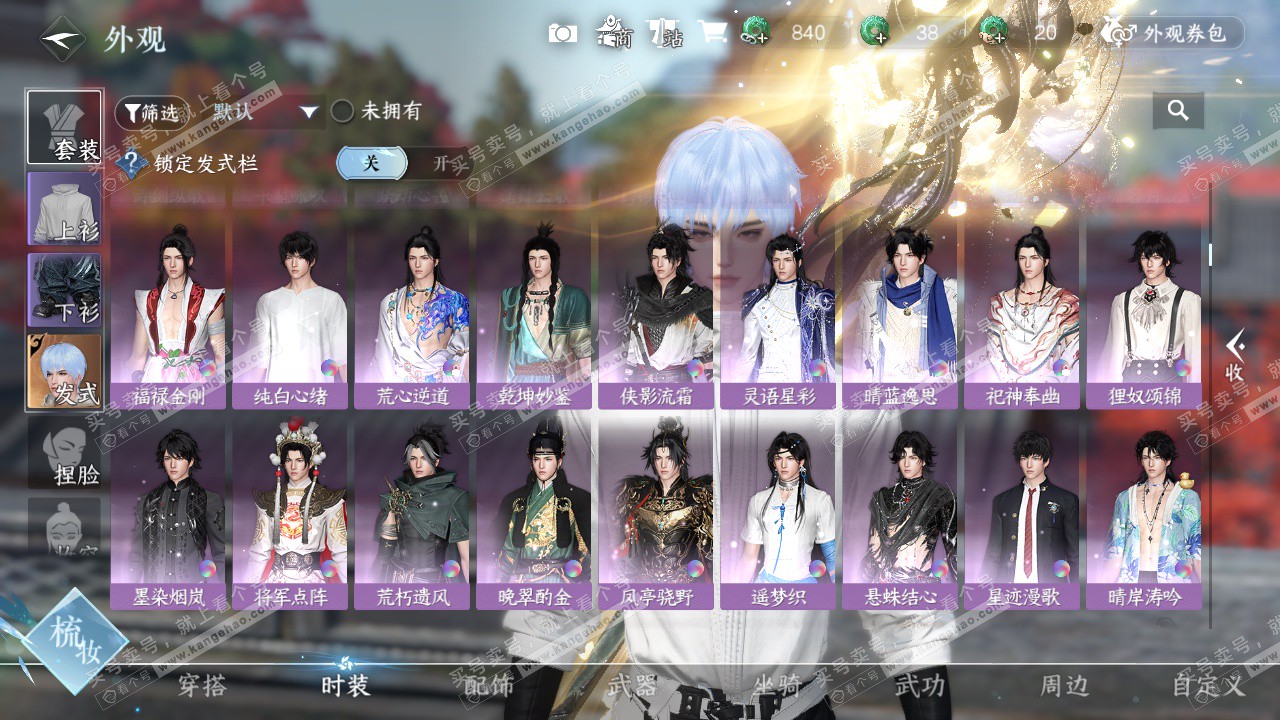Image resolution: width=1280 pixels, height=720 pixels.
Task: Open the 外观券包 voucher pack
Action: (1173, 33)
